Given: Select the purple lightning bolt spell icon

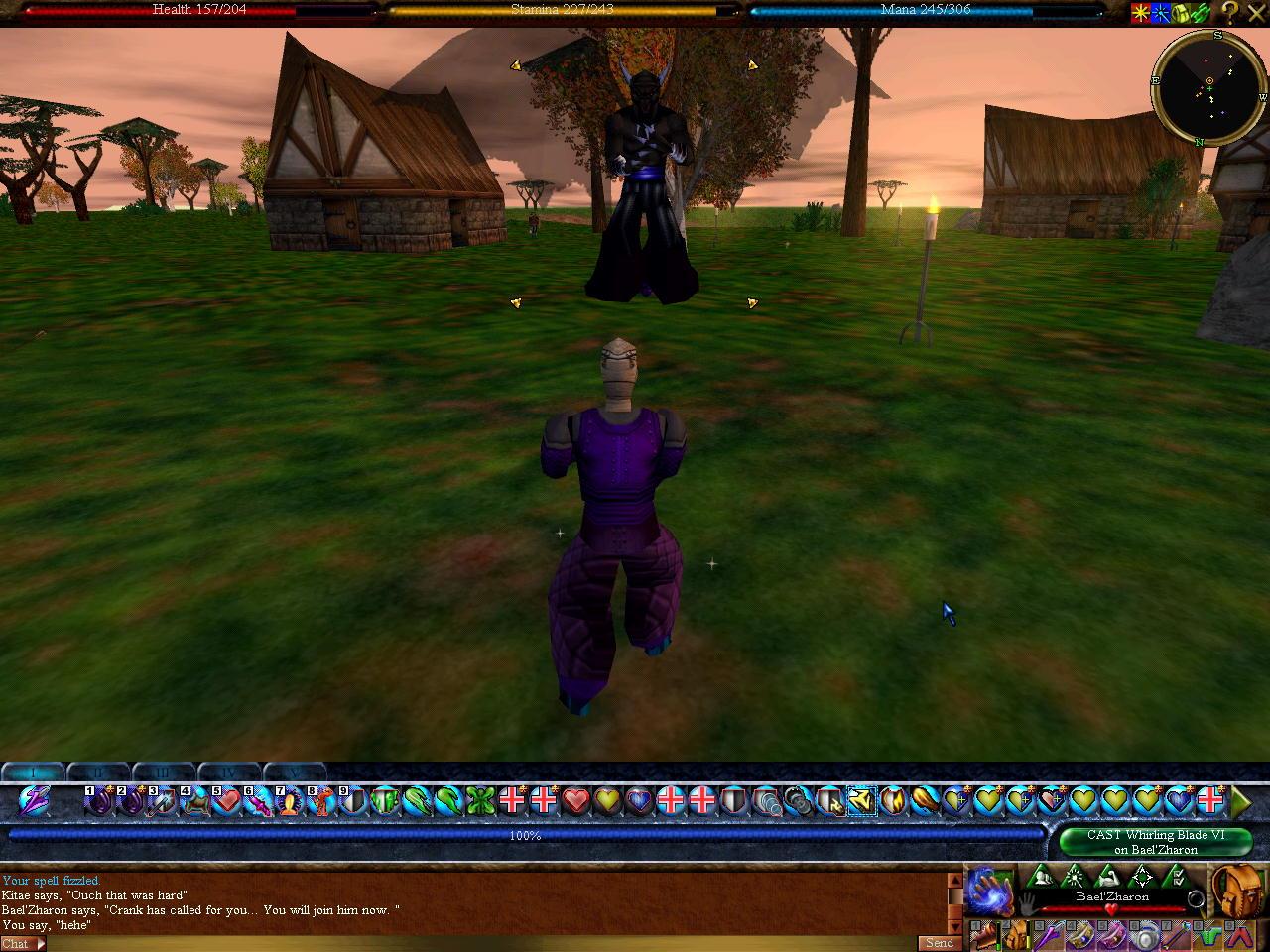Looking at the screenshot, I should click(33, 800).
